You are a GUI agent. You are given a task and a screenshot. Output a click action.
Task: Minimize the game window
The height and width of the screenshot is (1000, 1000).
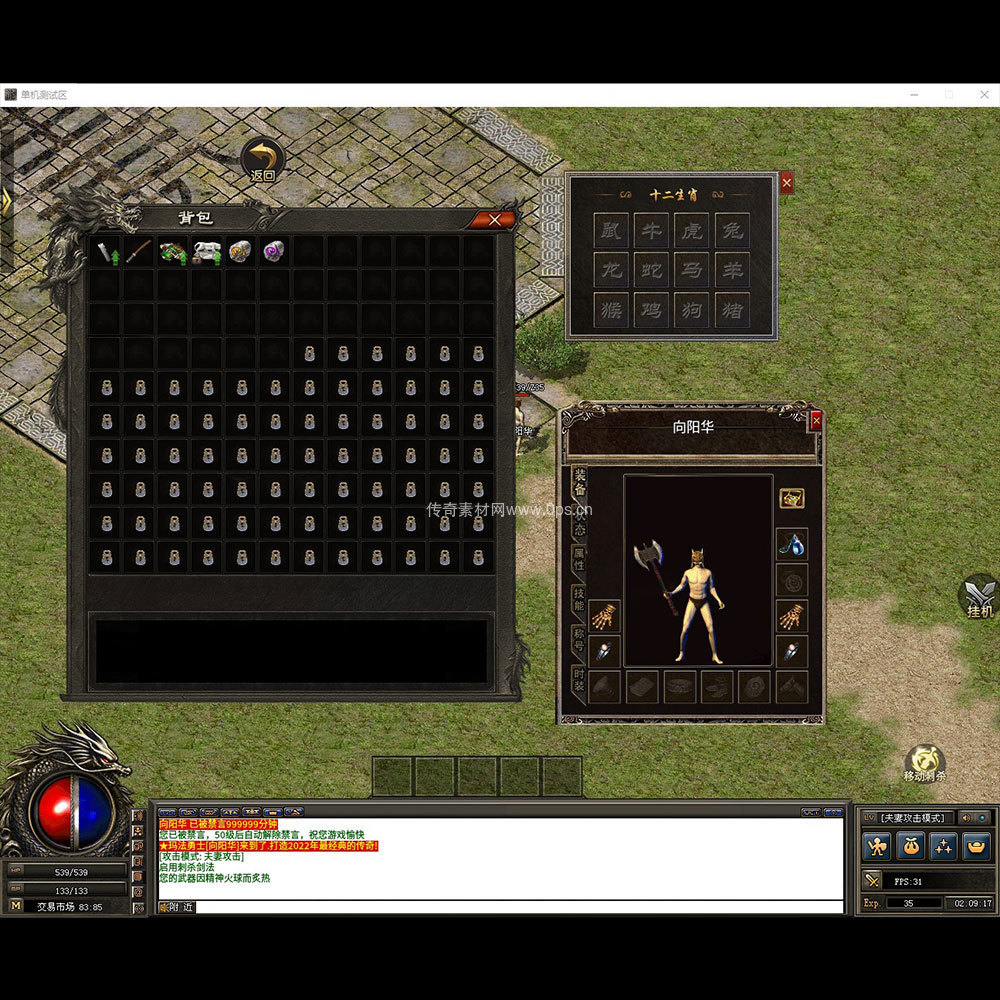[914, 94]
